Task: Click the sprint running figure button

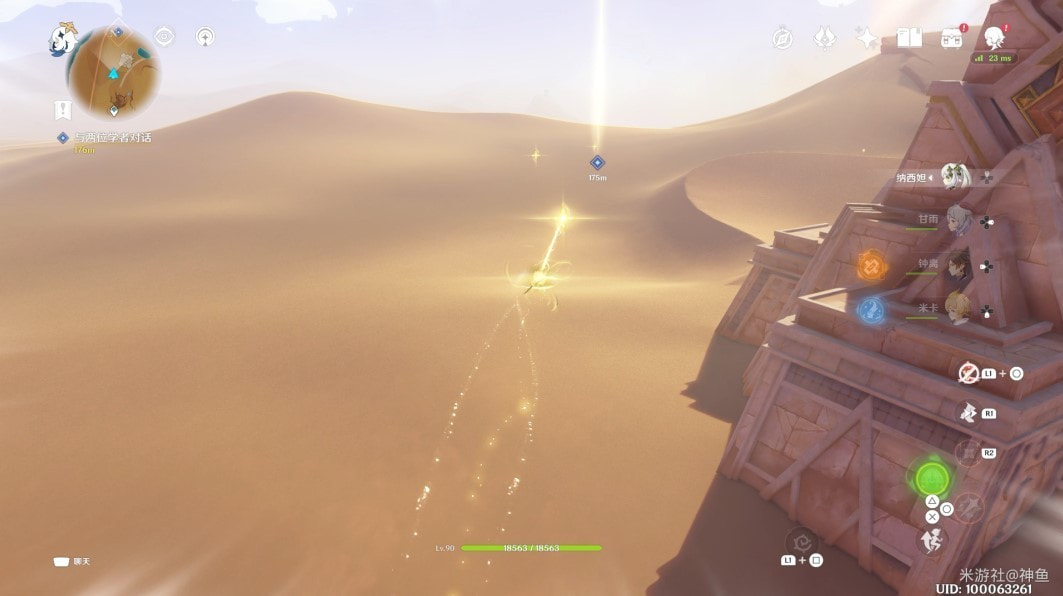Action: coord(932,541)
